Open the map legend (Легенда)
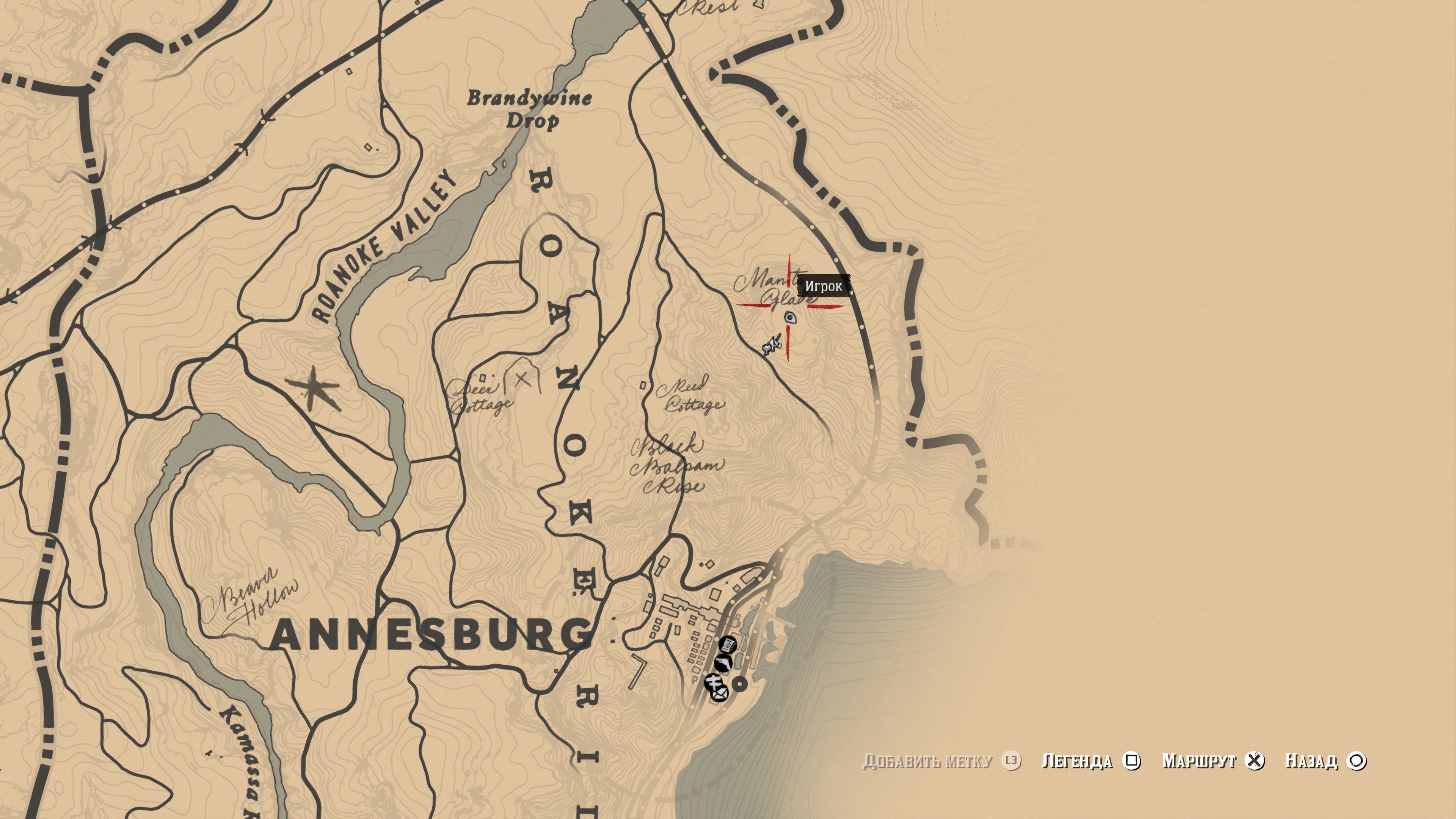This screenshot has height=819, width=1456. [x=1090, y=761]
